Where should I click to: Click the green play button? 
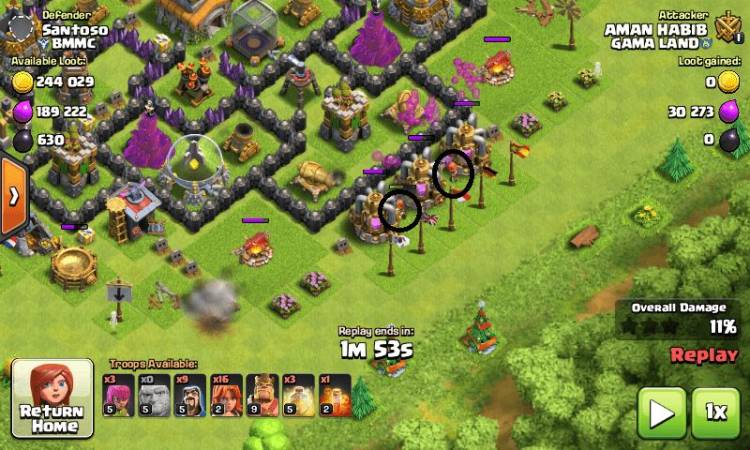662,411
